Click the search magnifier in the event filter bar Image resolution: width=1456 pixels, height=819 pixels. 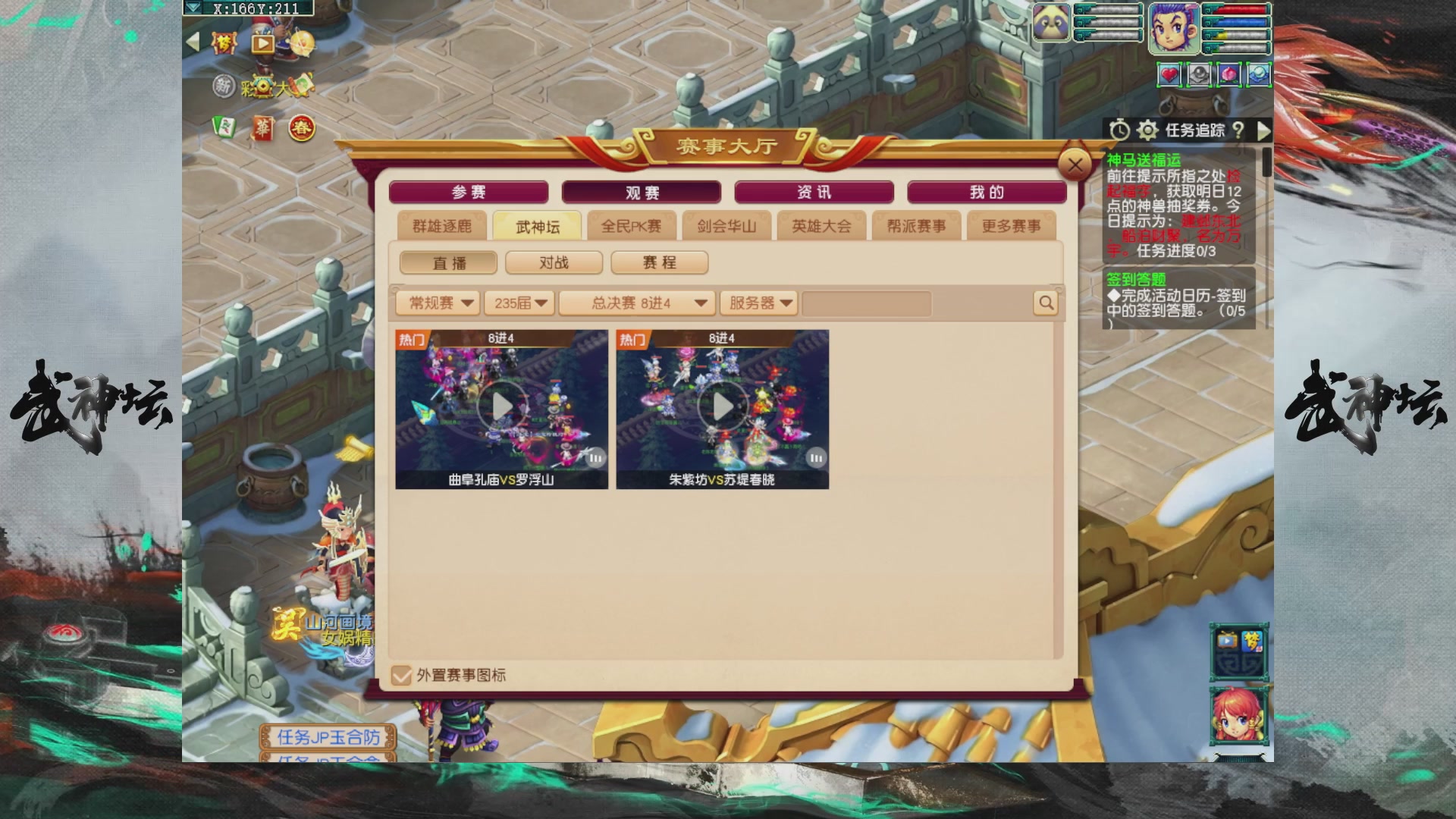point(1045,303)
